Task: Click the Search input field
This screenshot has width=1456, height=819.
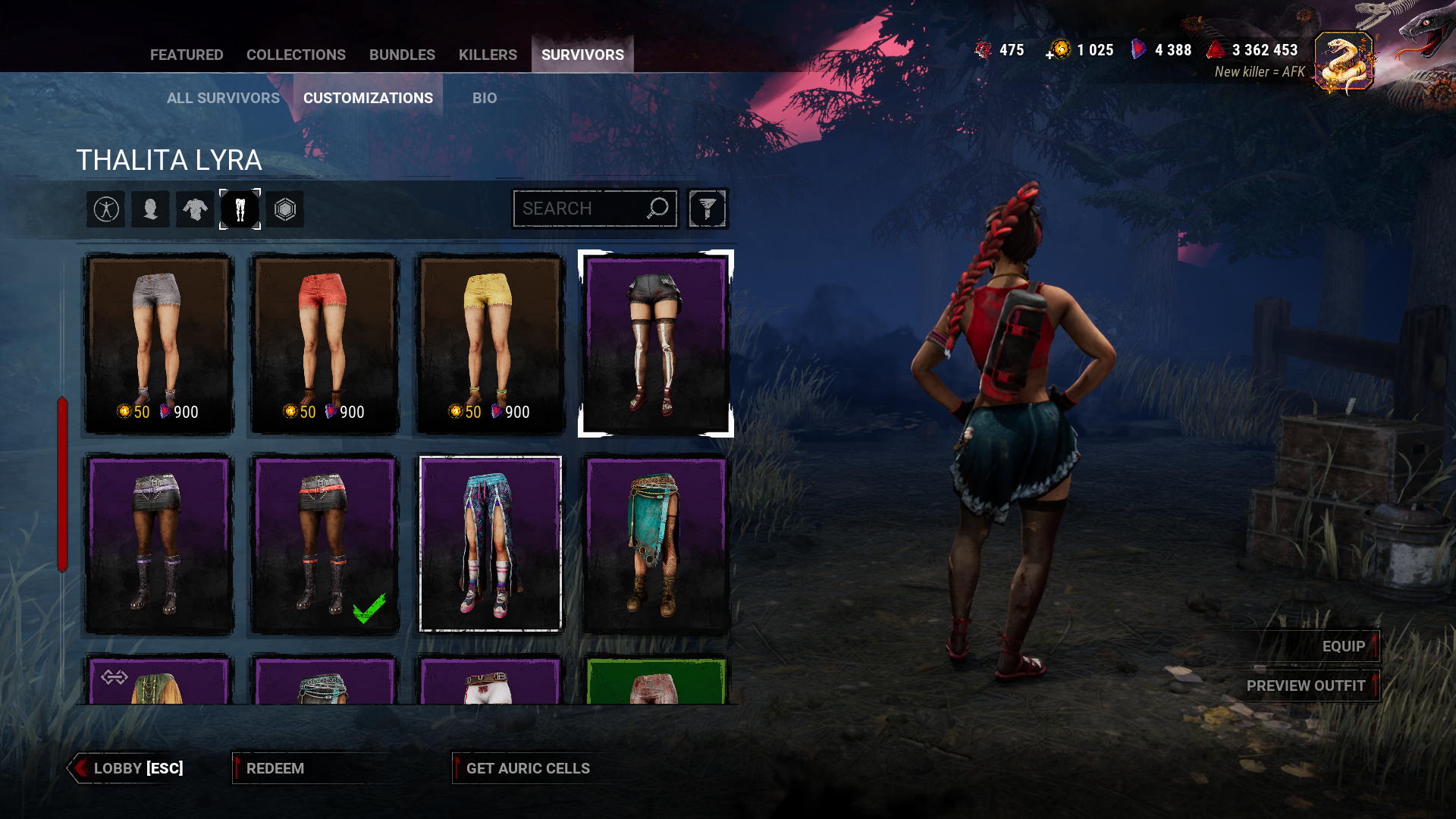Action: point(580,209)
